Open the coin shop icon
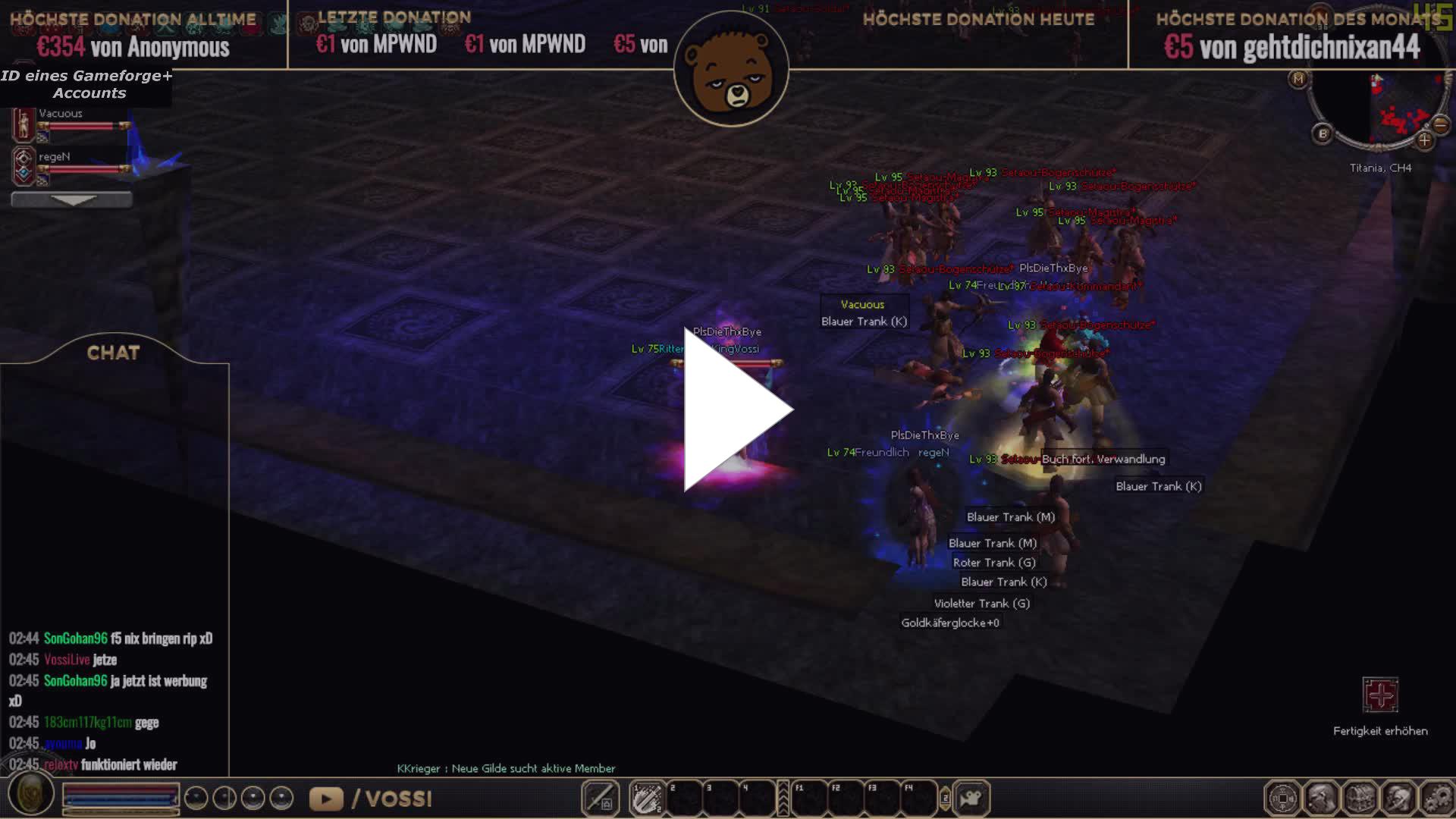 (x=1282, y=799)
